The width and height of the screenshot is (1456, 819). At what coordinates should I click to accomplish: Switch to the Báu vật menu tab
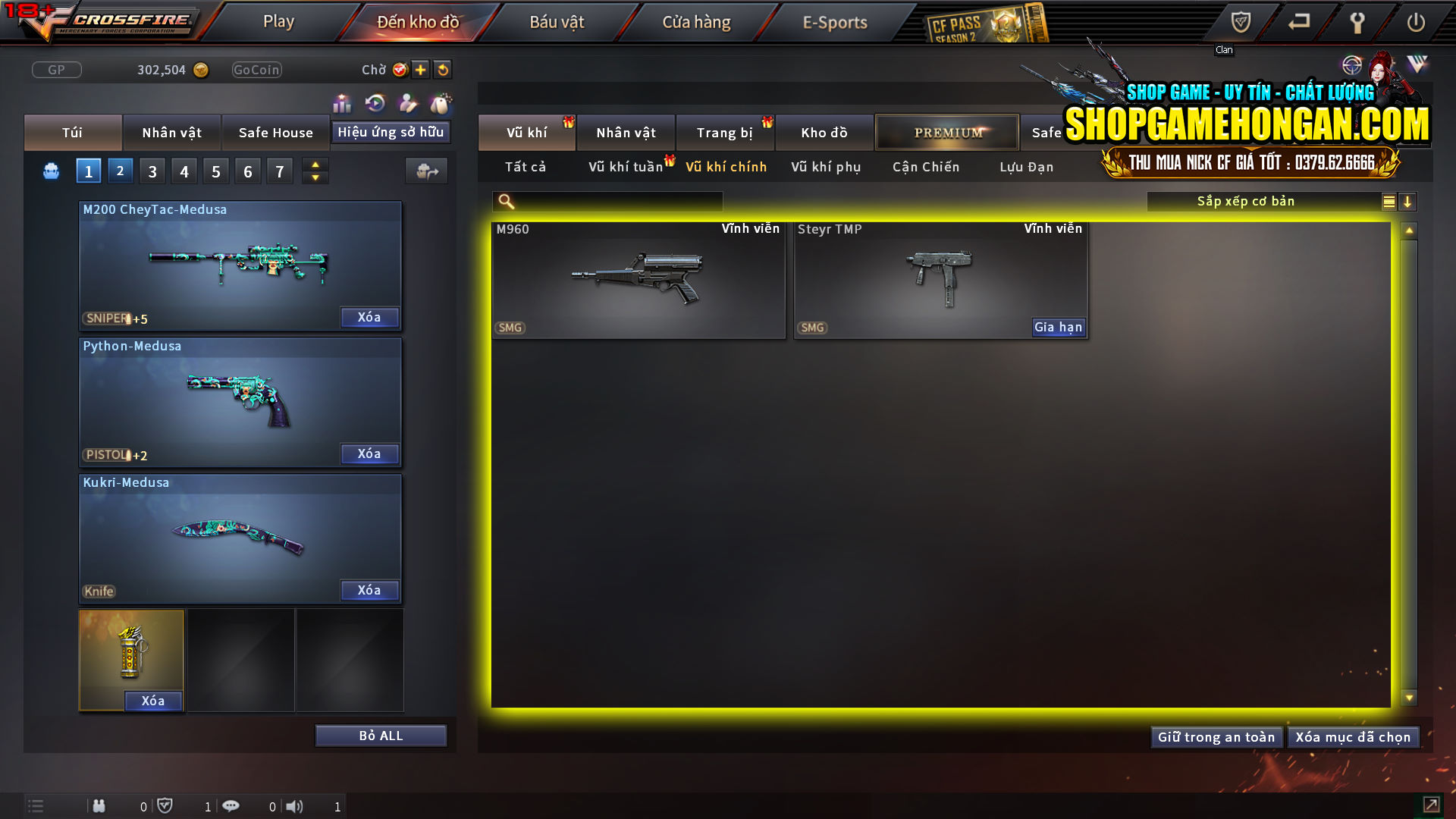557,22
